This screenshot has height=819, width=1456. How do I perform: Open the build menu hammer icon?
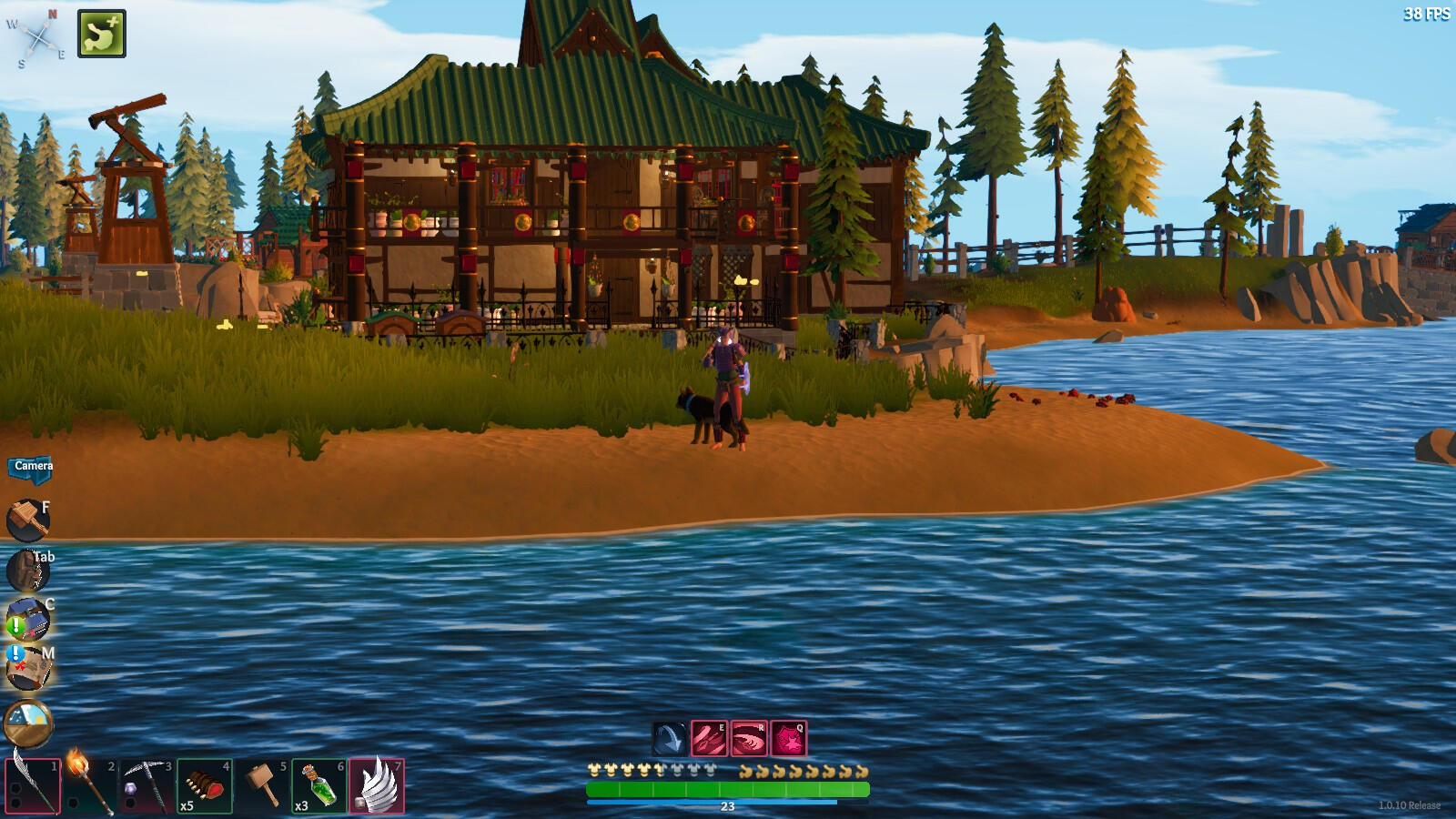(x=27, y=521)
